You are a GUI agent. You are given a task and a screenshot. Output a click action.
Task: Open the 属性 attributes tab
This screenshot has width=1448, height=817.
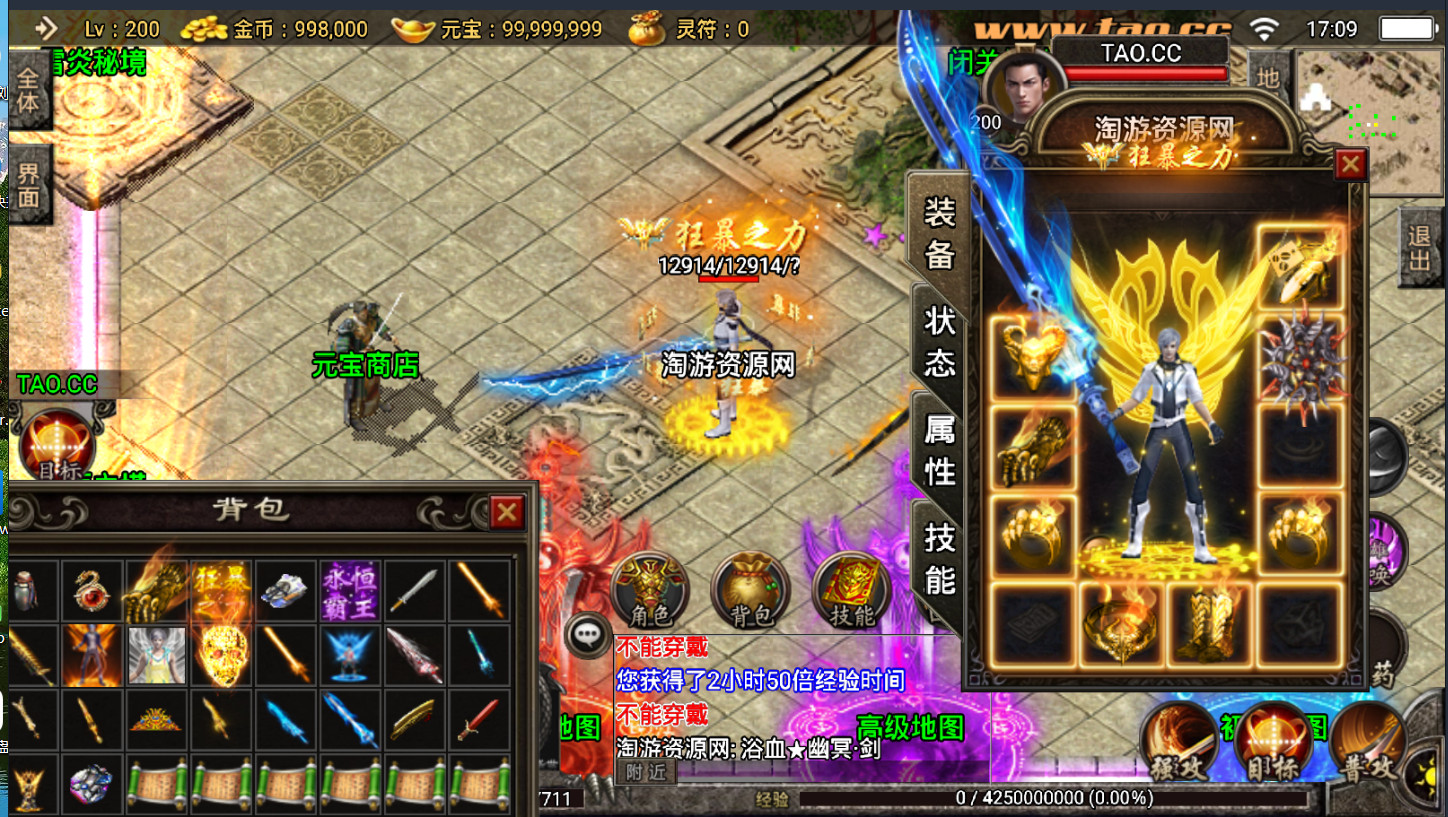pyautogui.click(x=939, y=450)
